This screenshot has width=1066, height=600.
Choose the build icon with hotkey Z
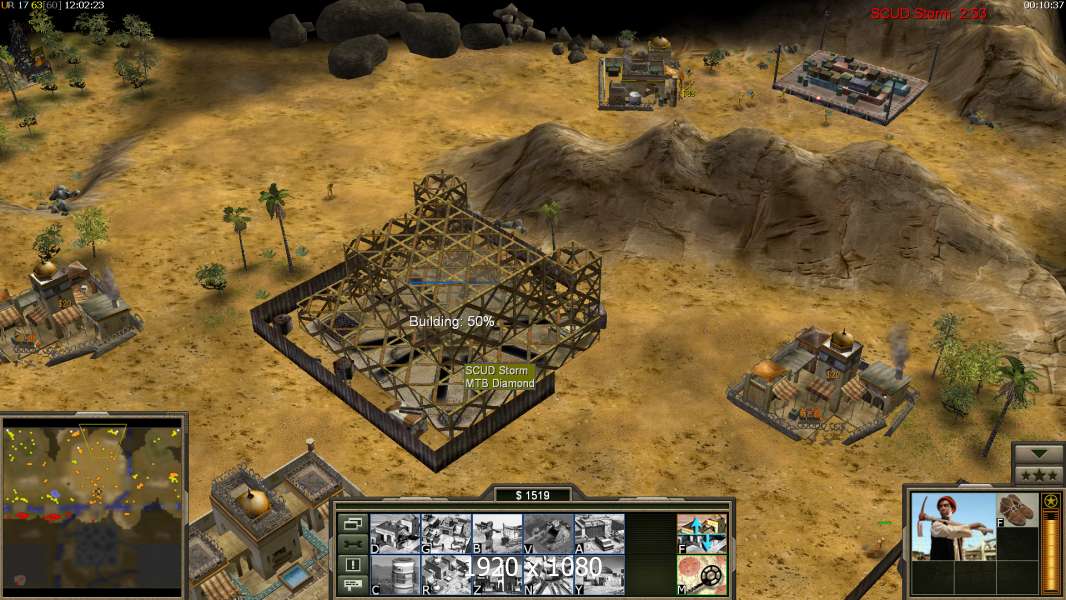[497, 574]
